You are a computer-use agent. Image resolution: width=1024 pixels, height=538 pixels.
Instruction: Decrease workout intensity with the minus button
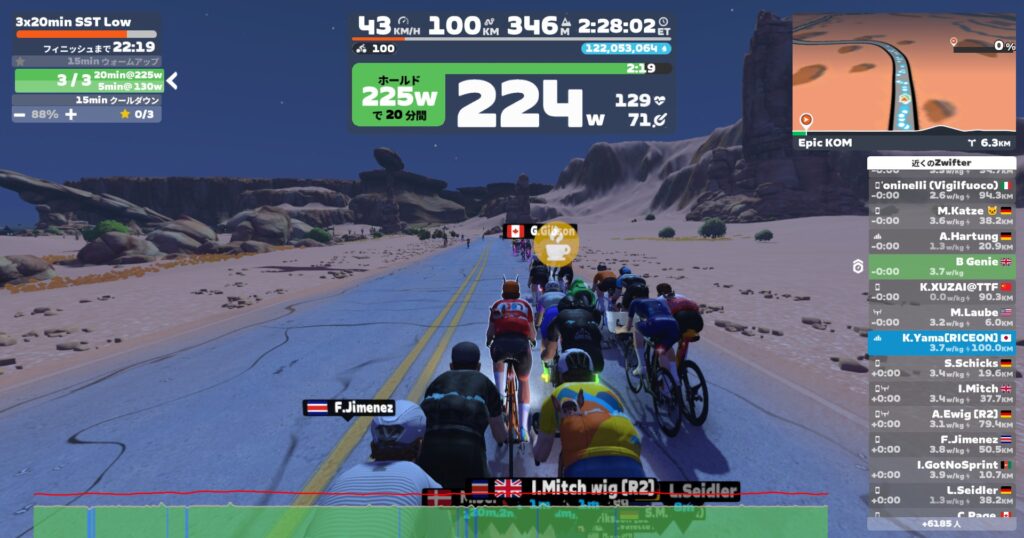20,114
